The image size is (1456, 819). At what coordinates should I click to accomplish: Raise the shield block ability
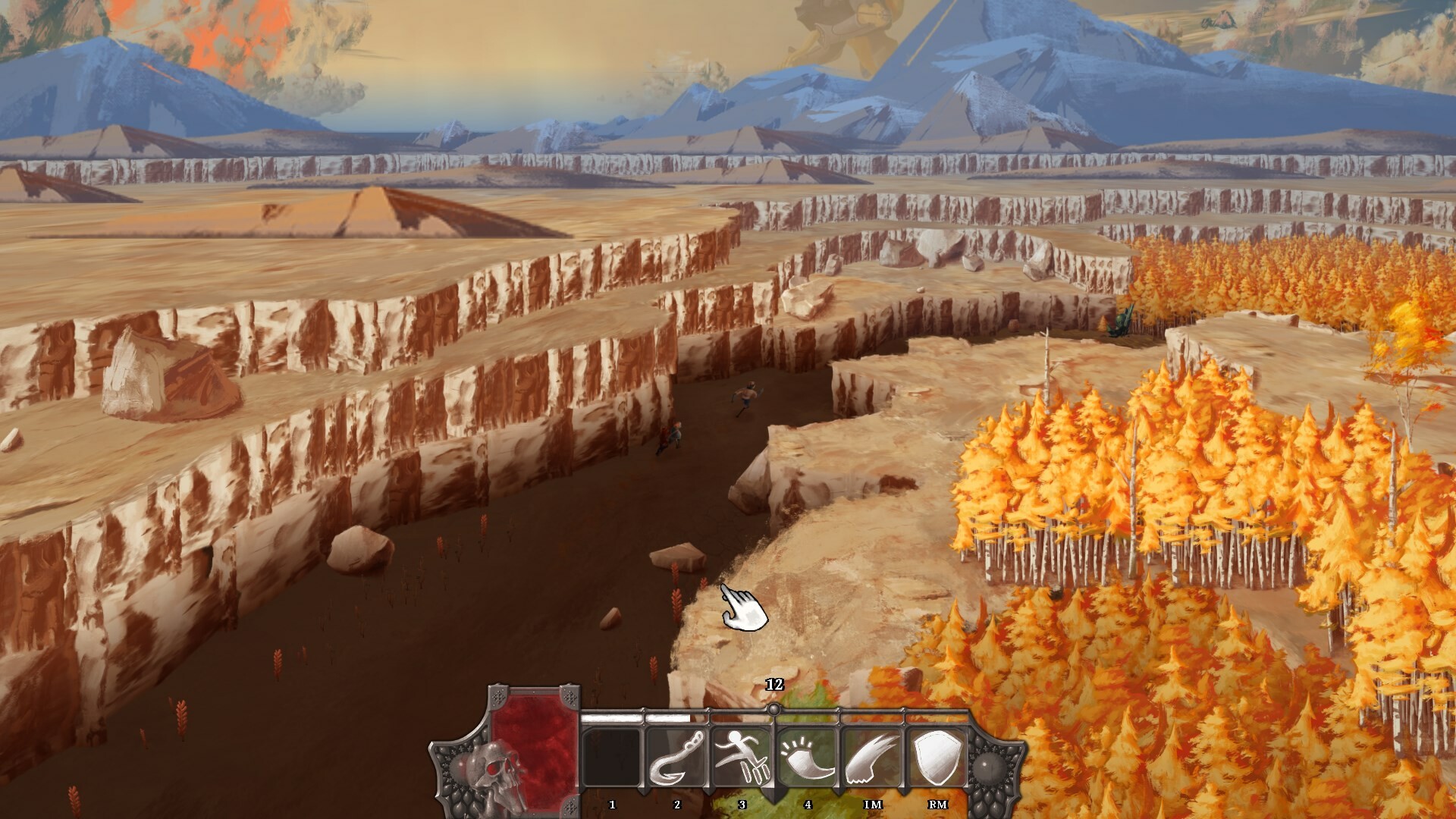tap(937, 758)
